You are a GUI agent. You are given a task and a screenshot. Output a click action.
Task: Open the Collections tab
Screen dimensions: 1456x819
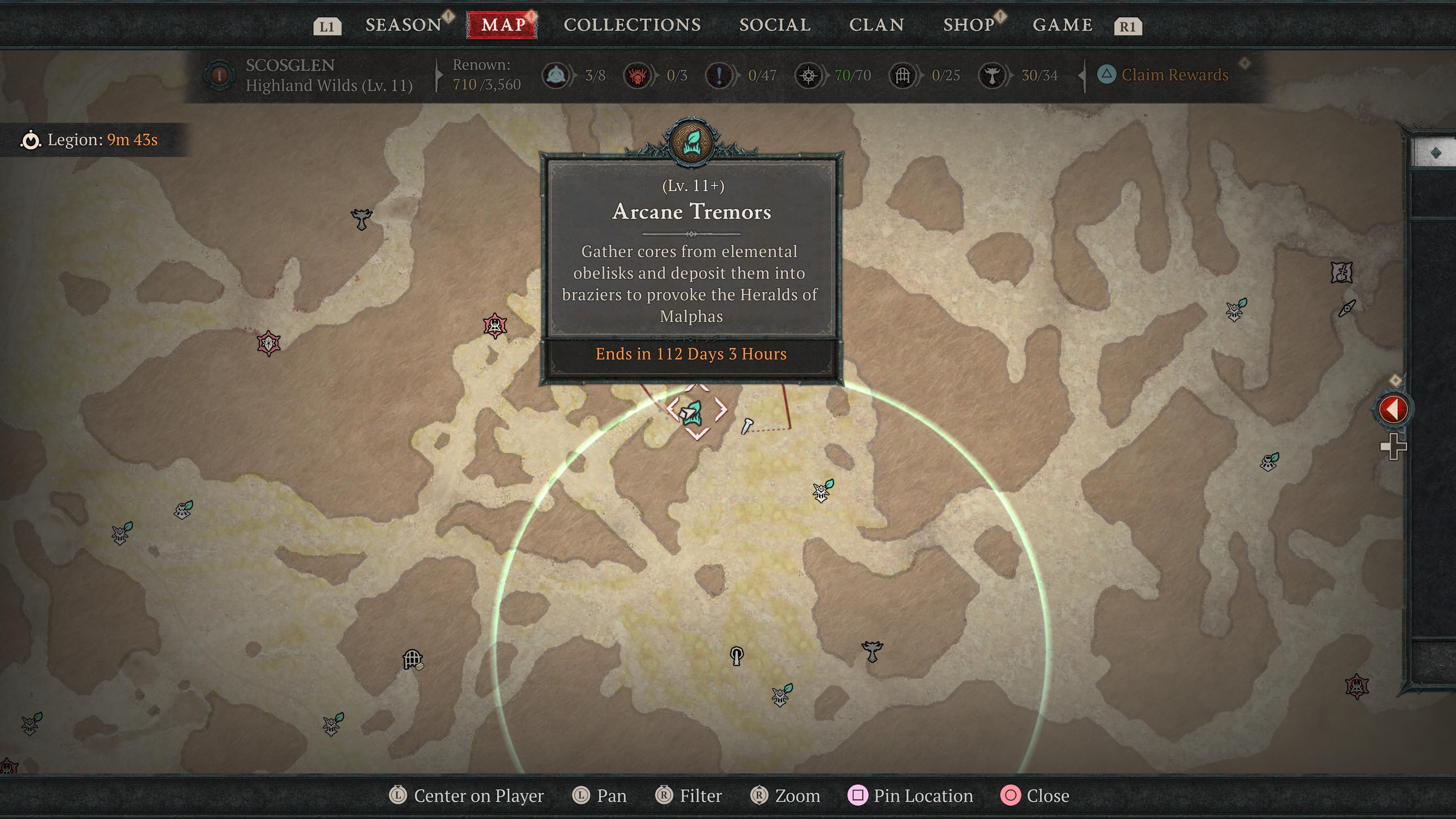pyautogui.click(x=632, y=25)
